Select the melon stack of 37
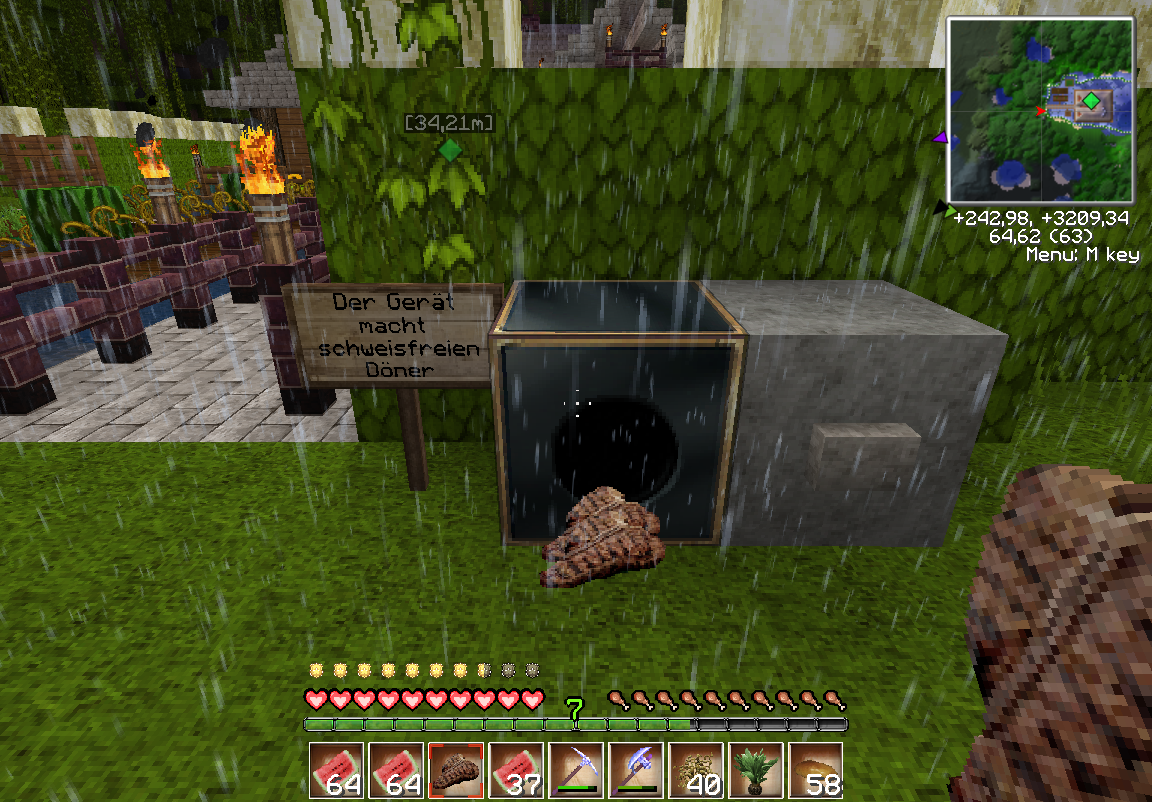Screen dimensions: 1152x802 coord(516,770)
